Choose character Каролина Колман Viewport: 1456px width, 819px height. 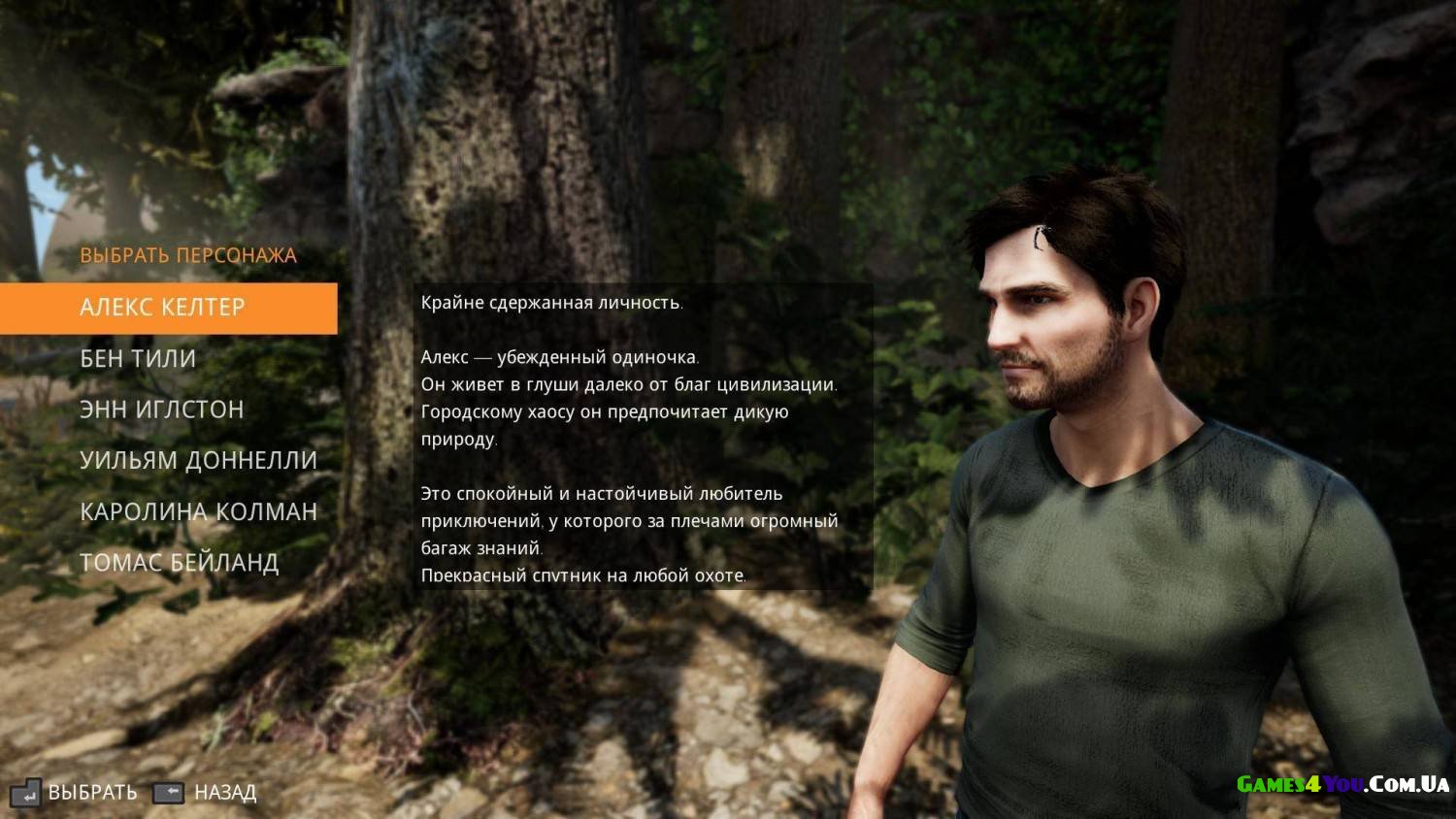(198, 511)
